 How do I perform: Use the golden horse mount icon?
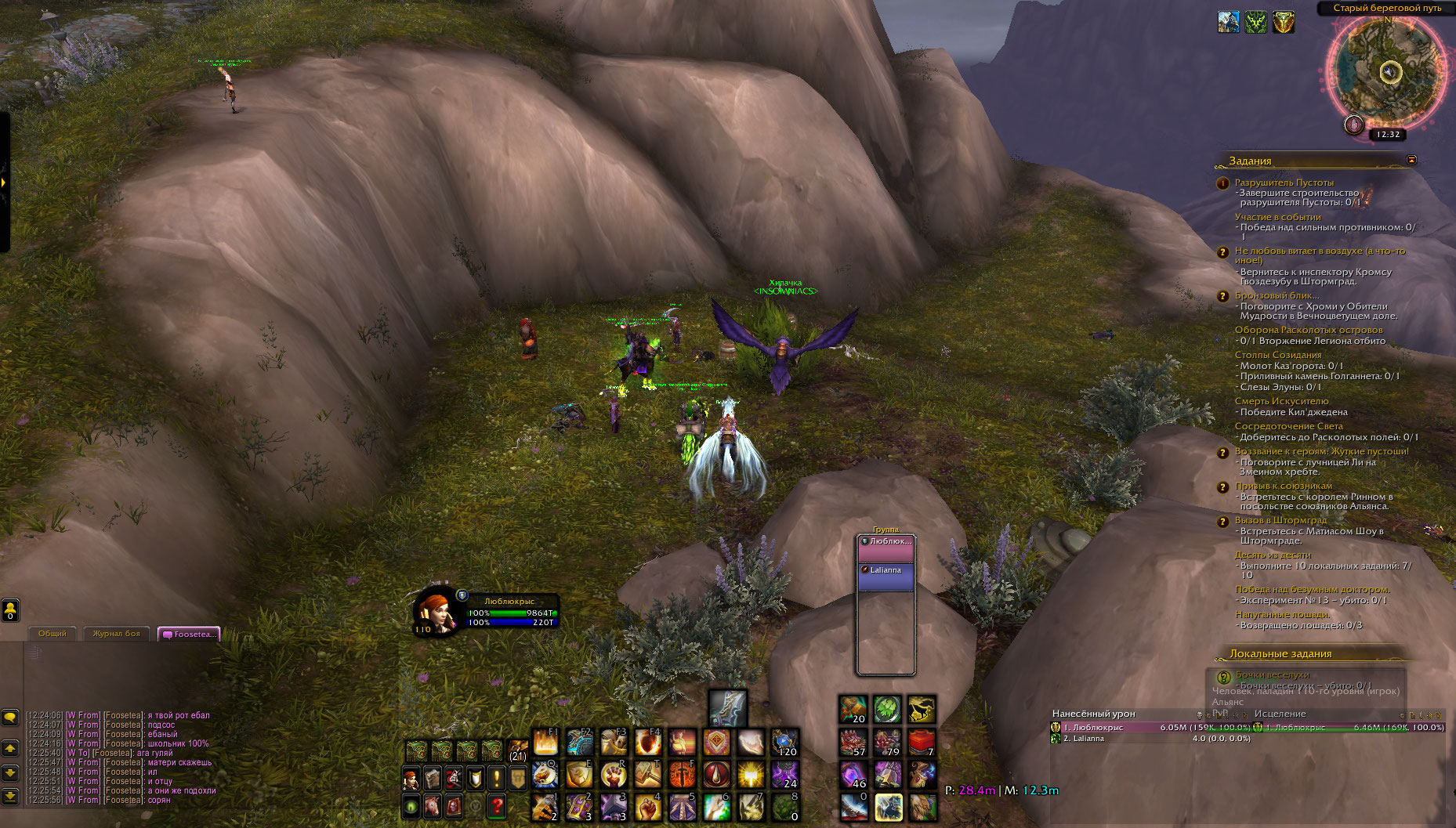922,710
